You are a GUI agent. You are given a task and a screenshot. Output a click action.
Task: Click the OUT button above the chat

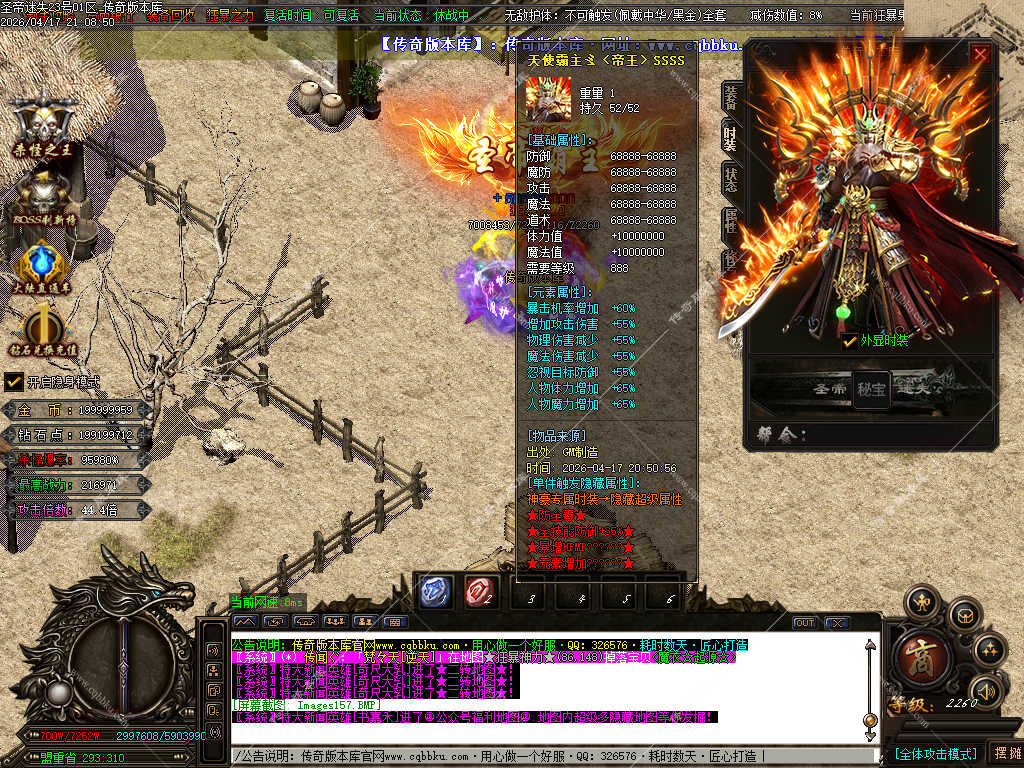pos(804,622)
